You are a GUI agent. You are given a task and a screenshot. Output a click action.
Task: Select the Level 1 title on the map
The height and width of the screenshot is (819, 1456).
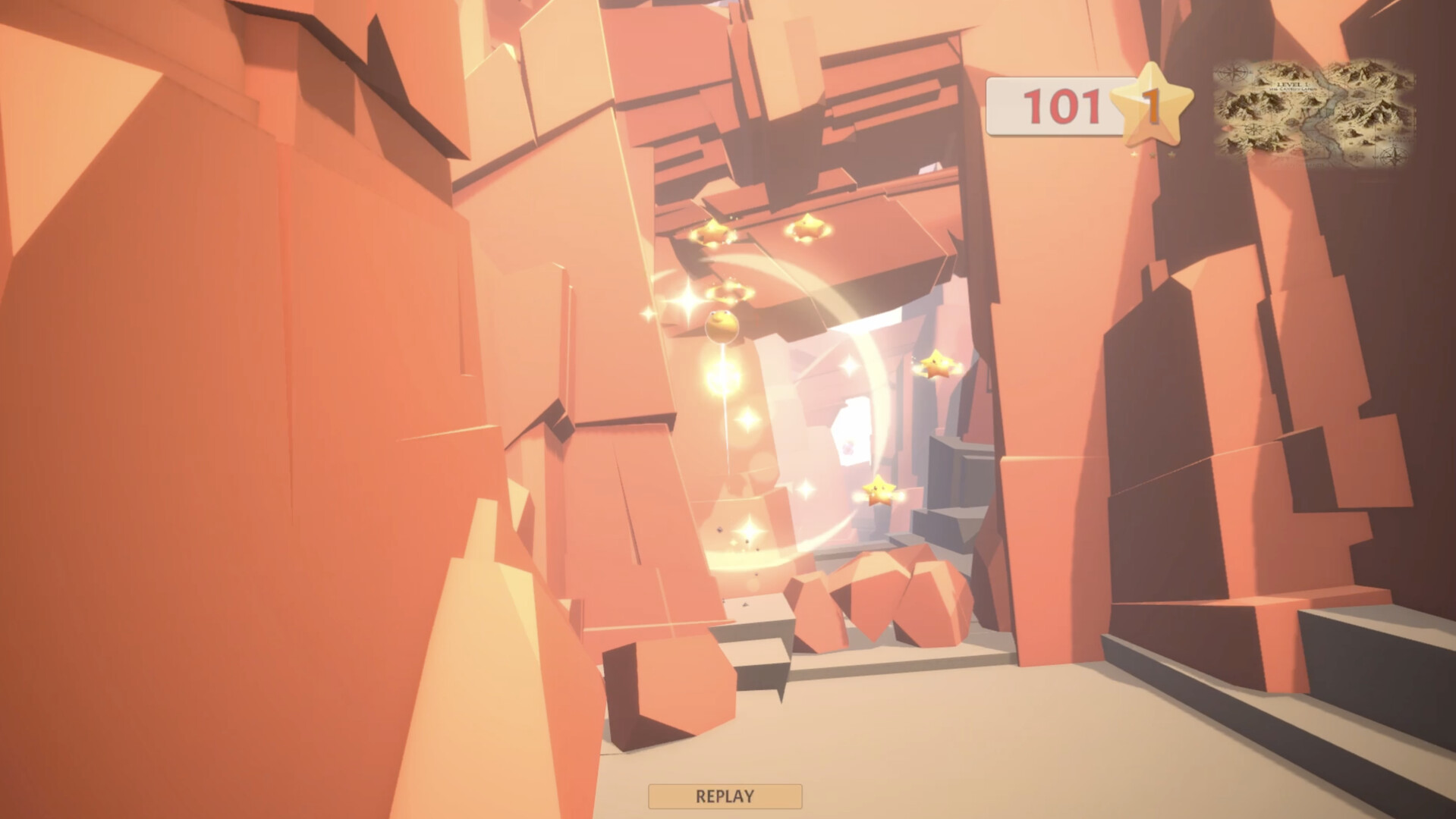pos(1293,83)
